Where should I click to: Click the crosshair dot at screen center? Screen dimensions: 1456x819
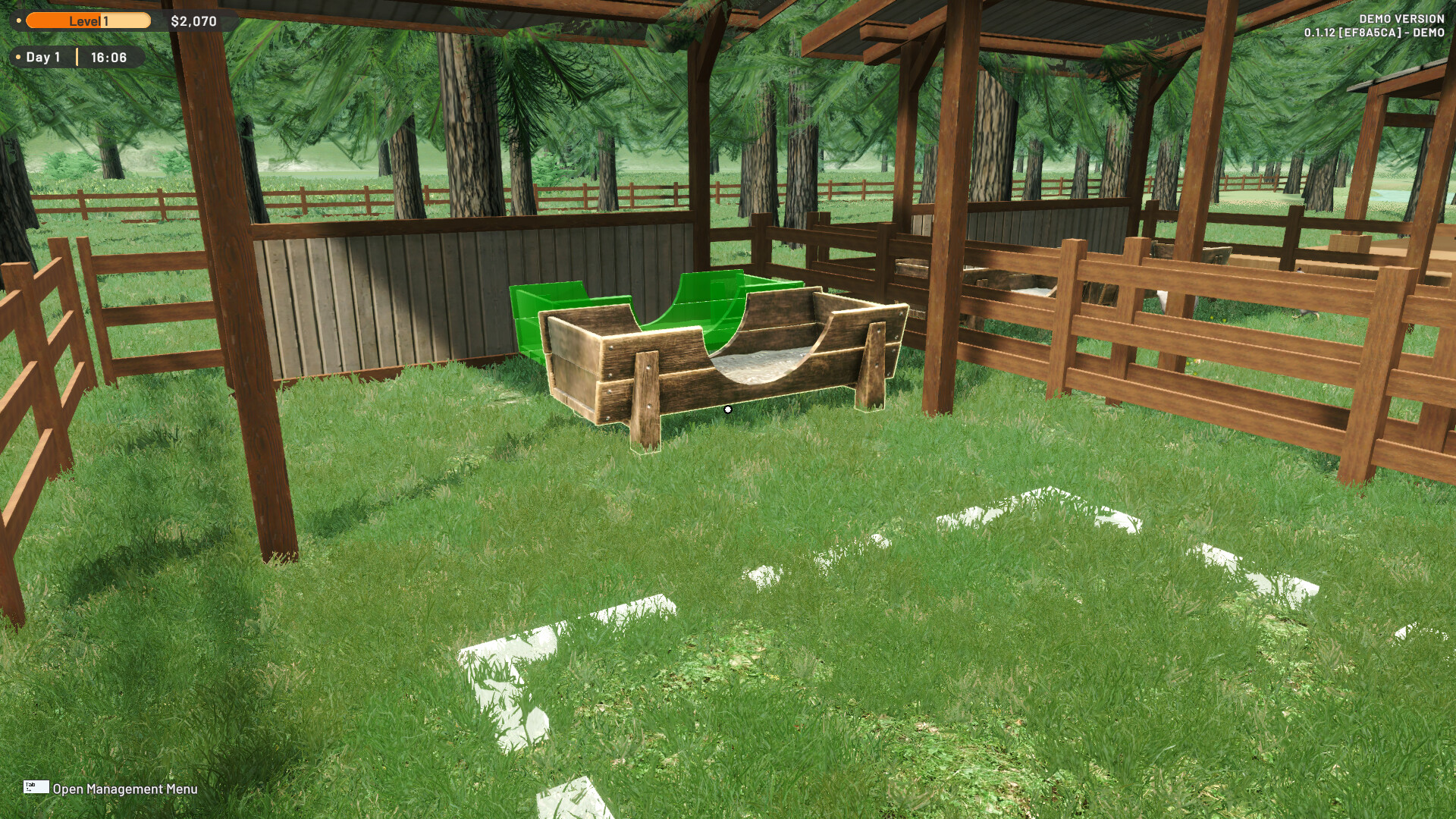(728, 409)
